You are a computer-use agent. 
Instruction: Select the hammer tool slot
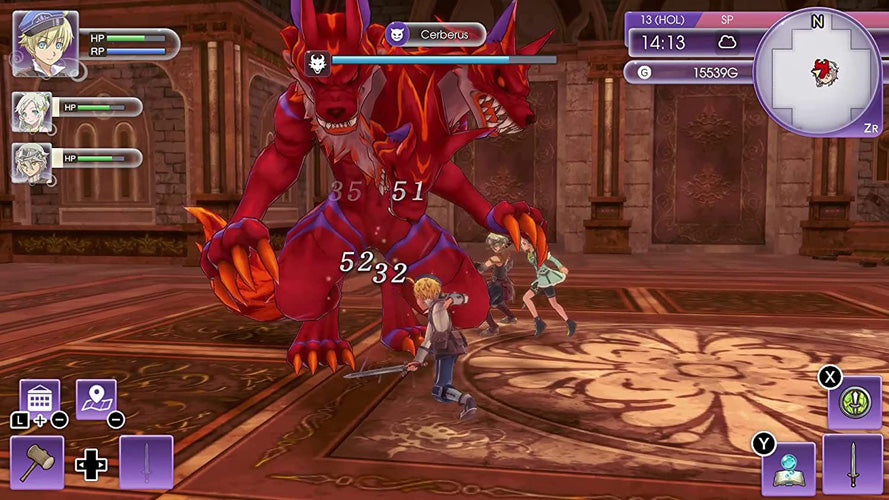(x=39, y=462)
